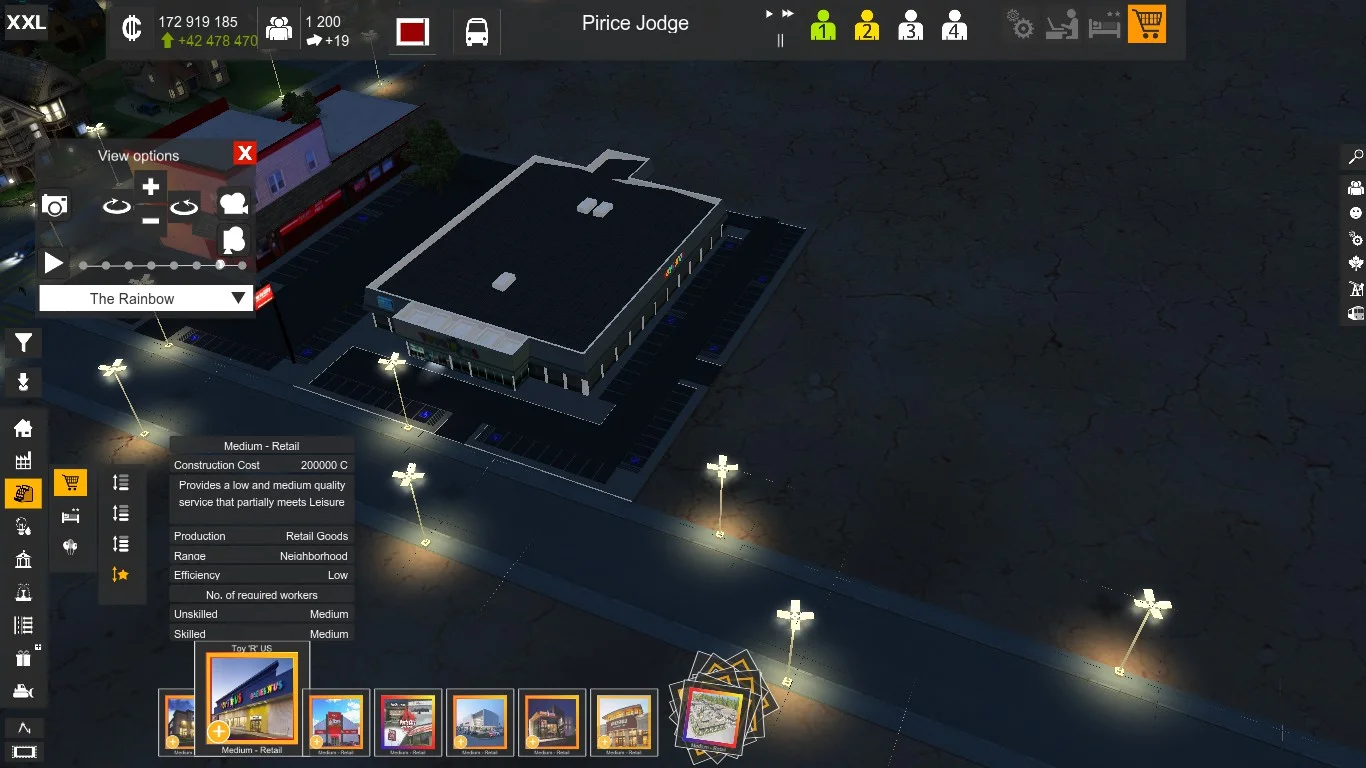The image size is (1366, 768).
Task: Play the camera path in View options
Action: 54,264
